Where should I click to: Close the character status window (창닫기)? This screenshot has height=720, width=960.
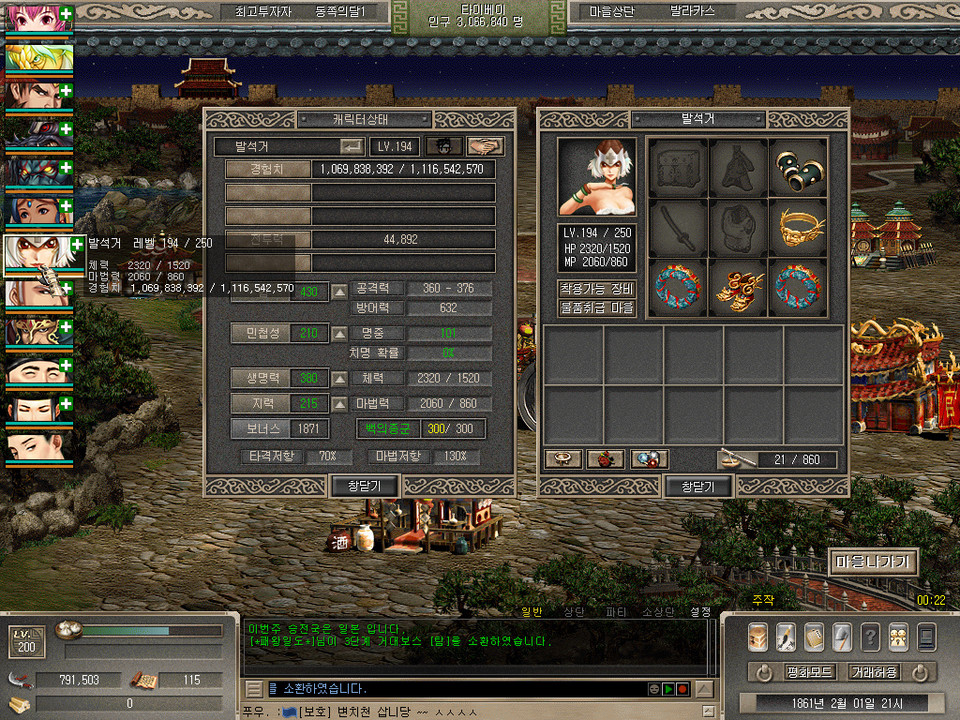click(x=365, y=486)
